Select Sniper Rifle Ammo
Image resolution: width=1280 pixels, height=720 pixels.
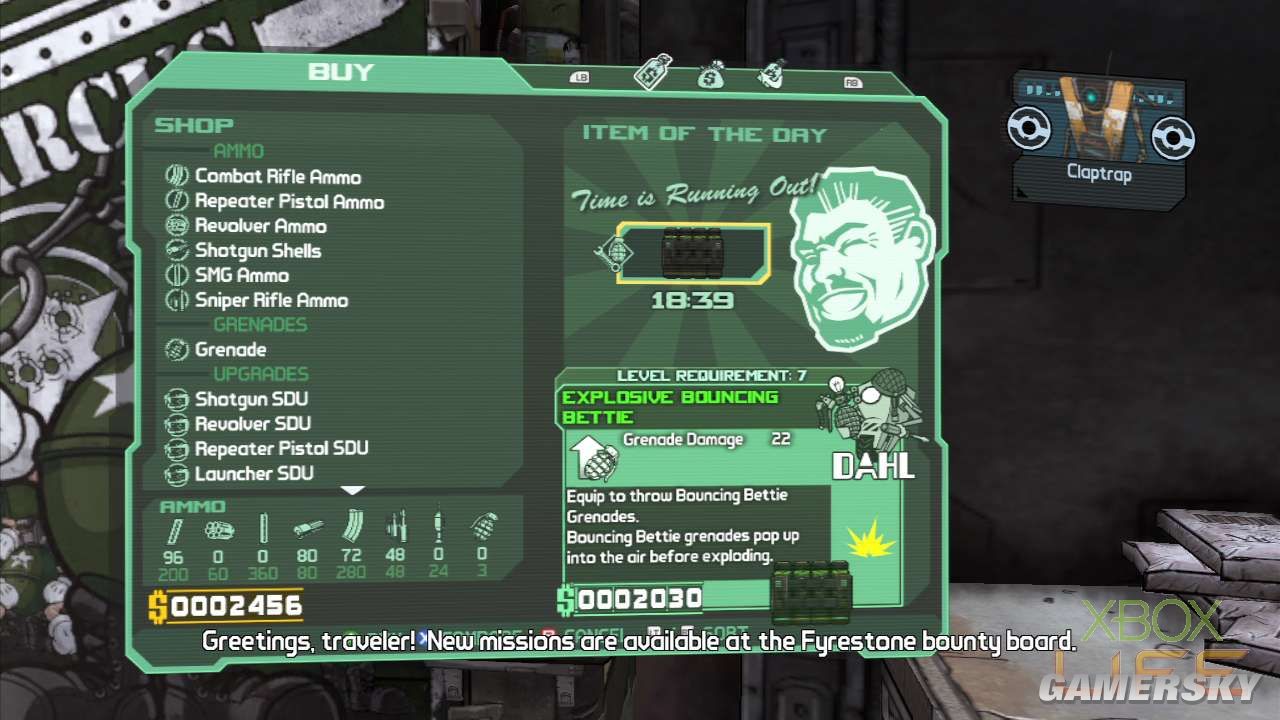click(271, 300)
